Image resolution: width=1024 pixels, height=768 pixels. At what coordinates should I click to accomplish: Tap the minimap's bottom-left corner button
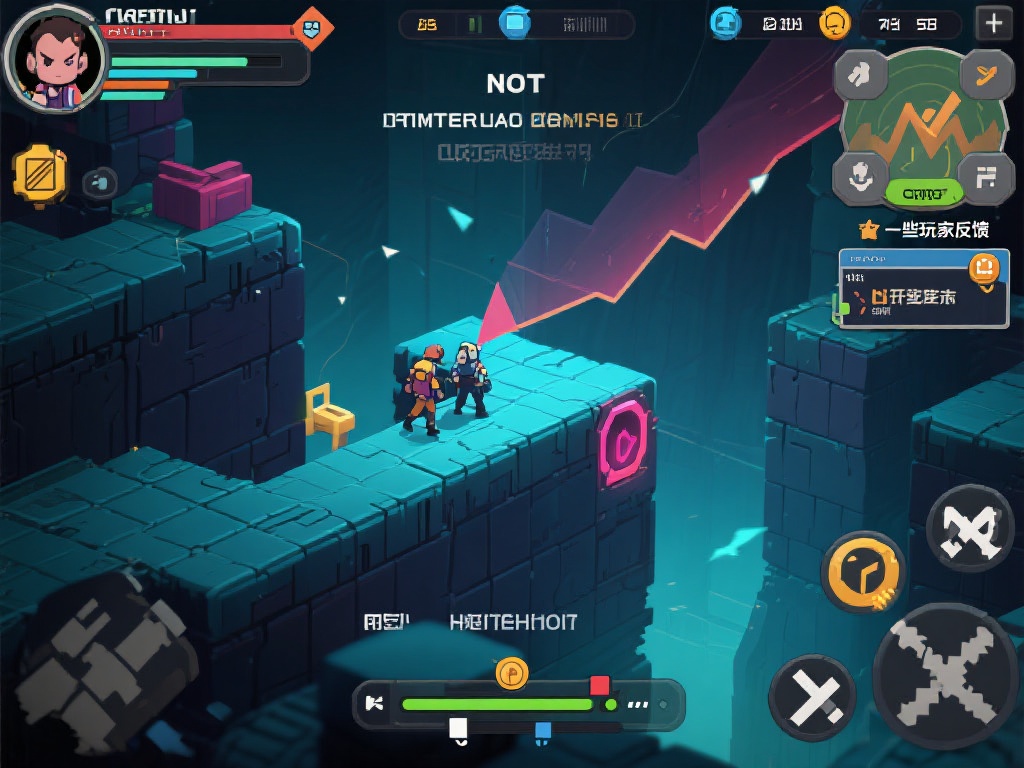[x=859, y=174]
